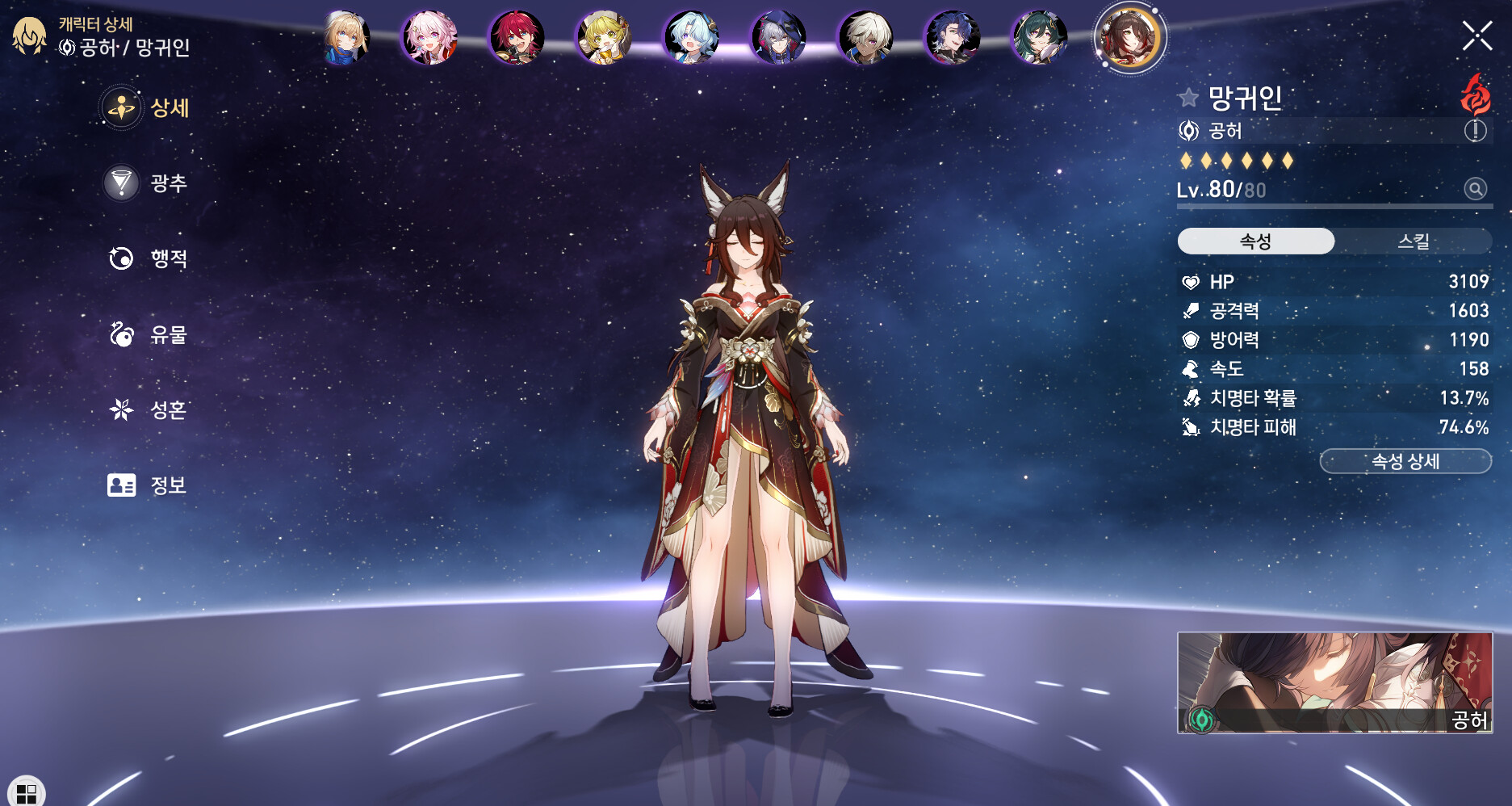Click the magnifier icon beside the level
The image size is (1512, 806).
(x=1475, y=189)
